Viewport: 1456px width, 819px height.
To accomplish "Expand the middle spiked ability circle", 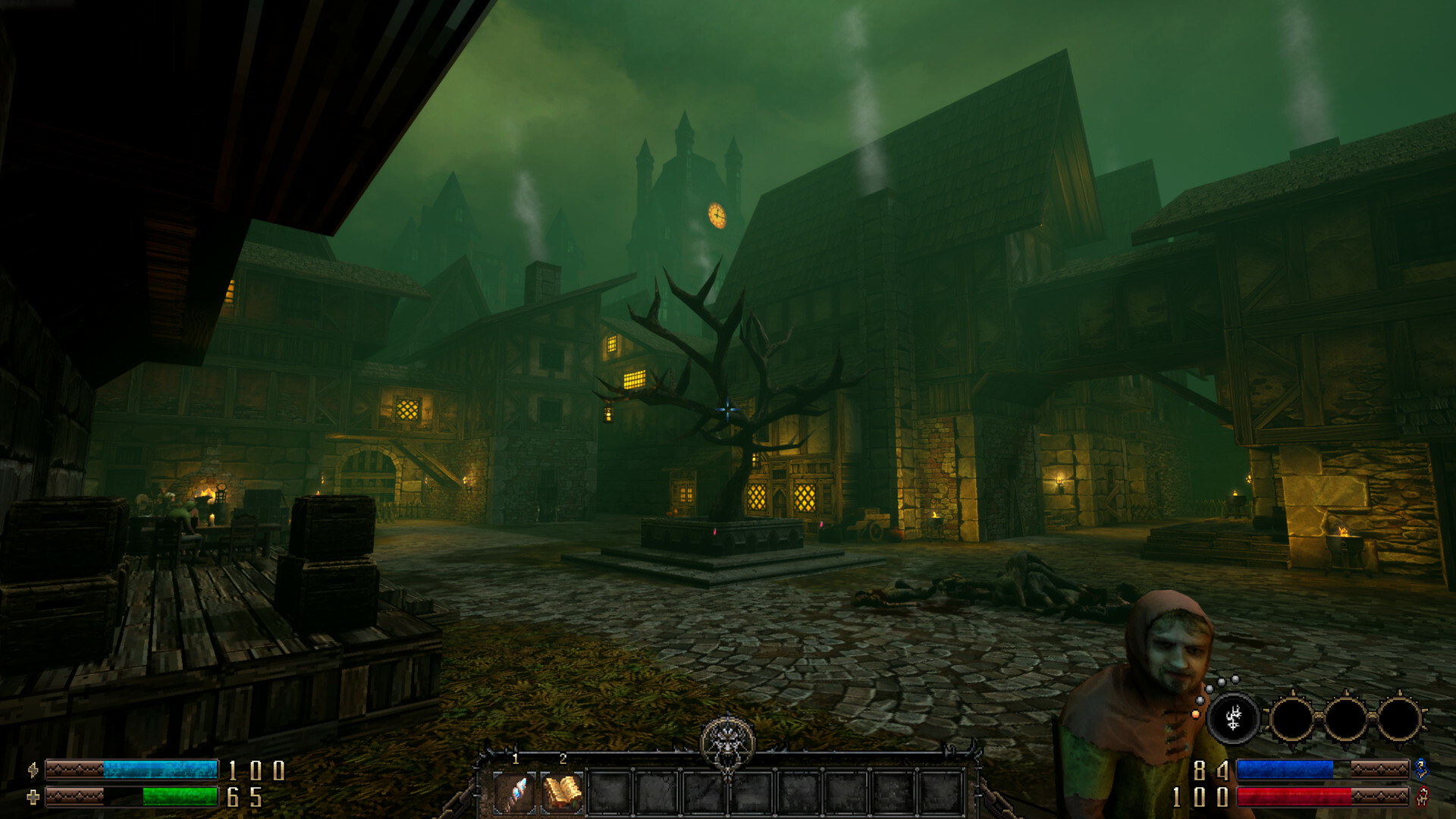I will click(1345, 719).
